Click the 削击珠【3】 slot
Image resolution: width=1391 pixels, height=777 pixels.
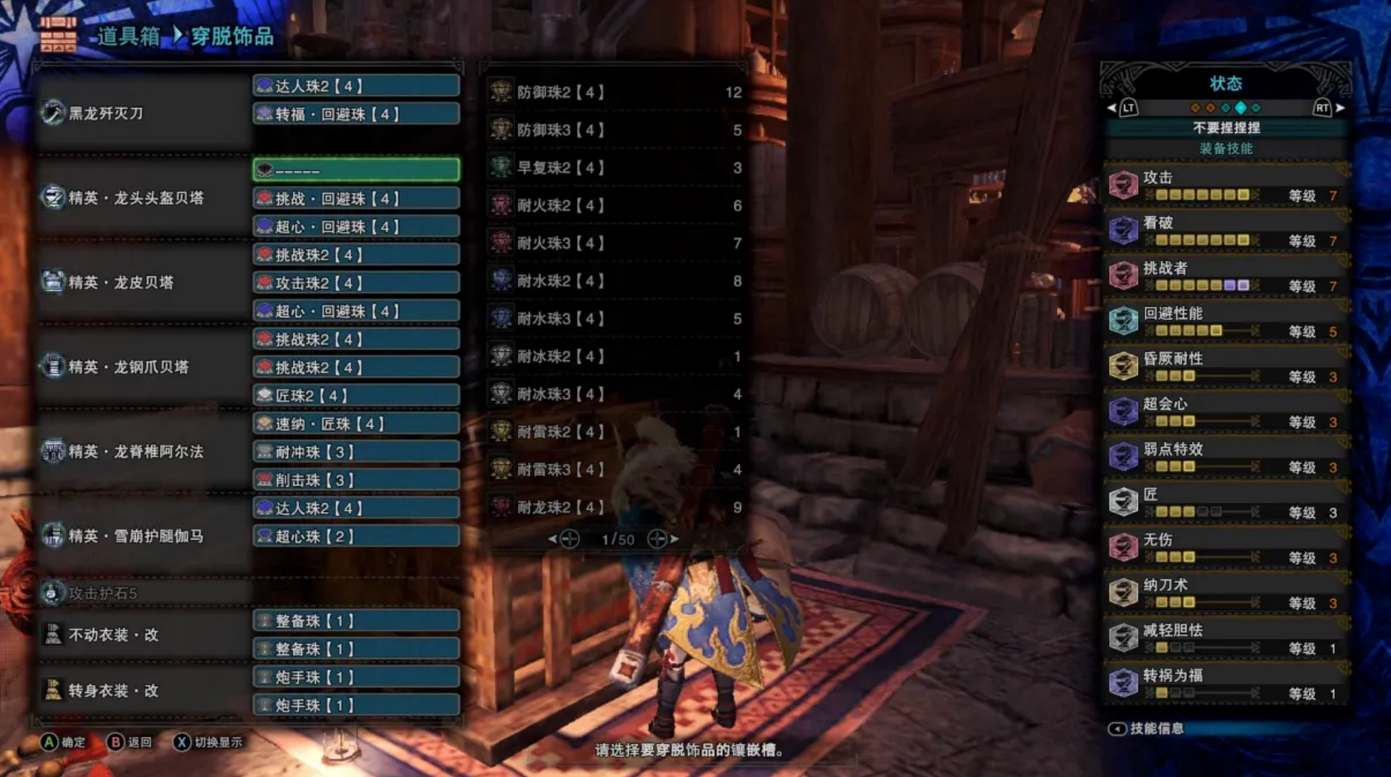[x=356, y=480]
